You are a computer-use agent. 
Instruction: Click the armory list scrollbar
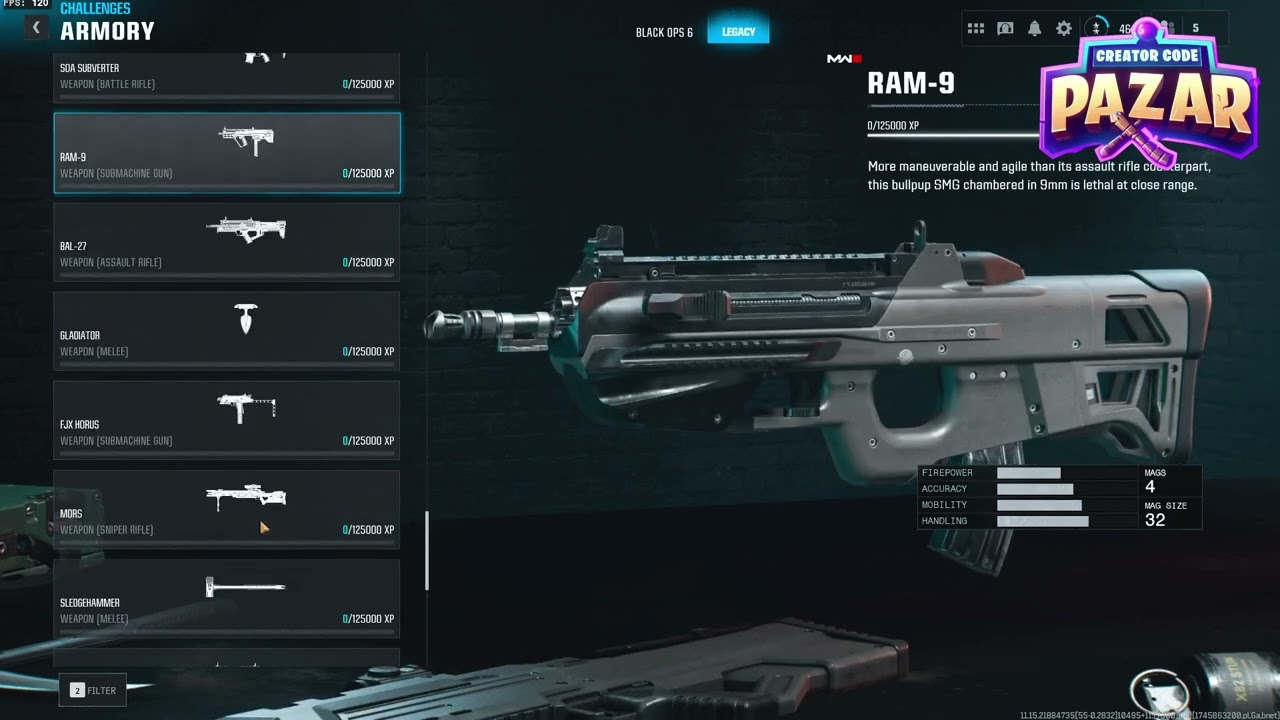[x=427, y=550]
